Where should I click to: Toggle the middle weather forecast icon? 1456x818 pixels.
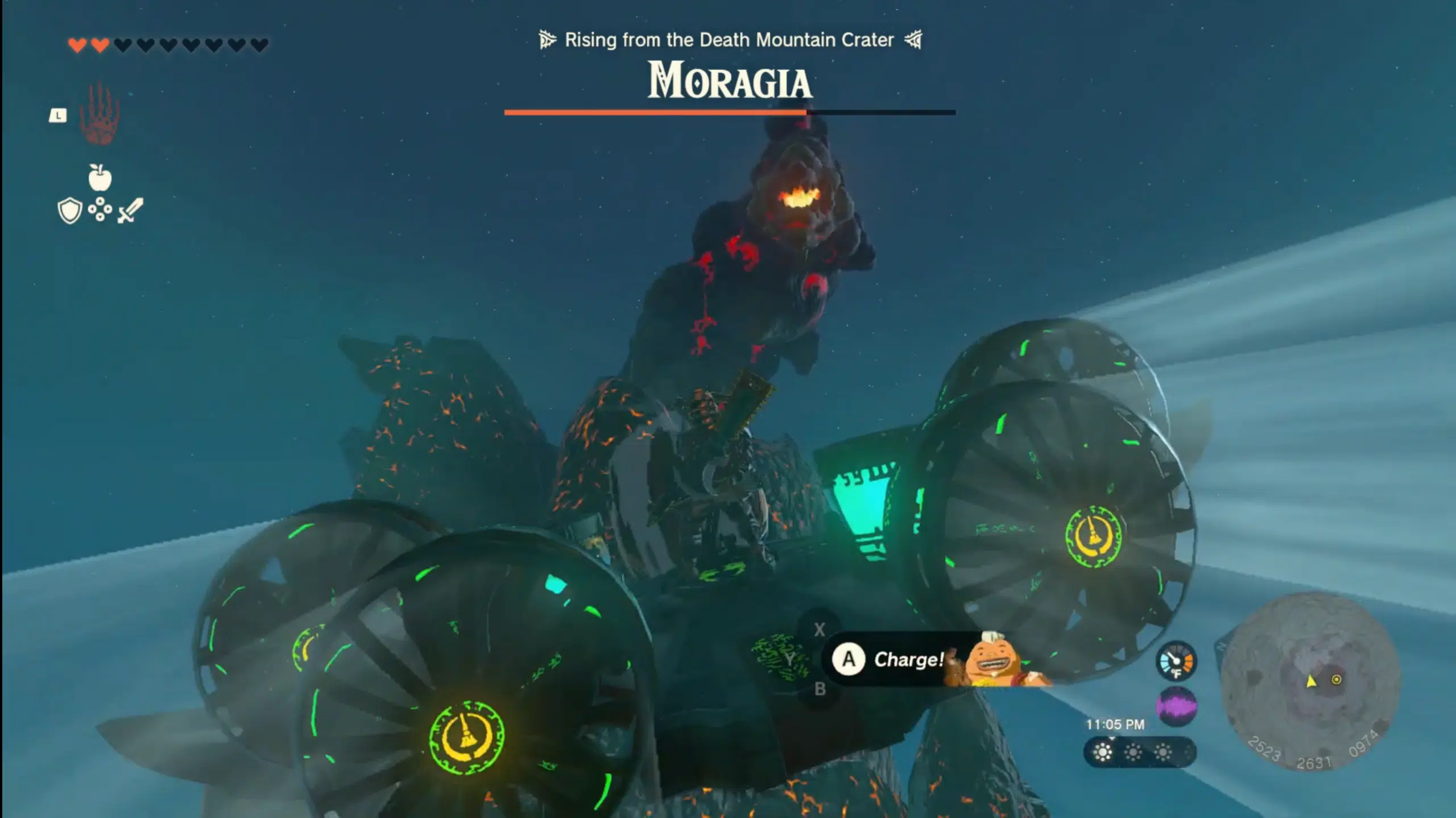point(1134,751)
